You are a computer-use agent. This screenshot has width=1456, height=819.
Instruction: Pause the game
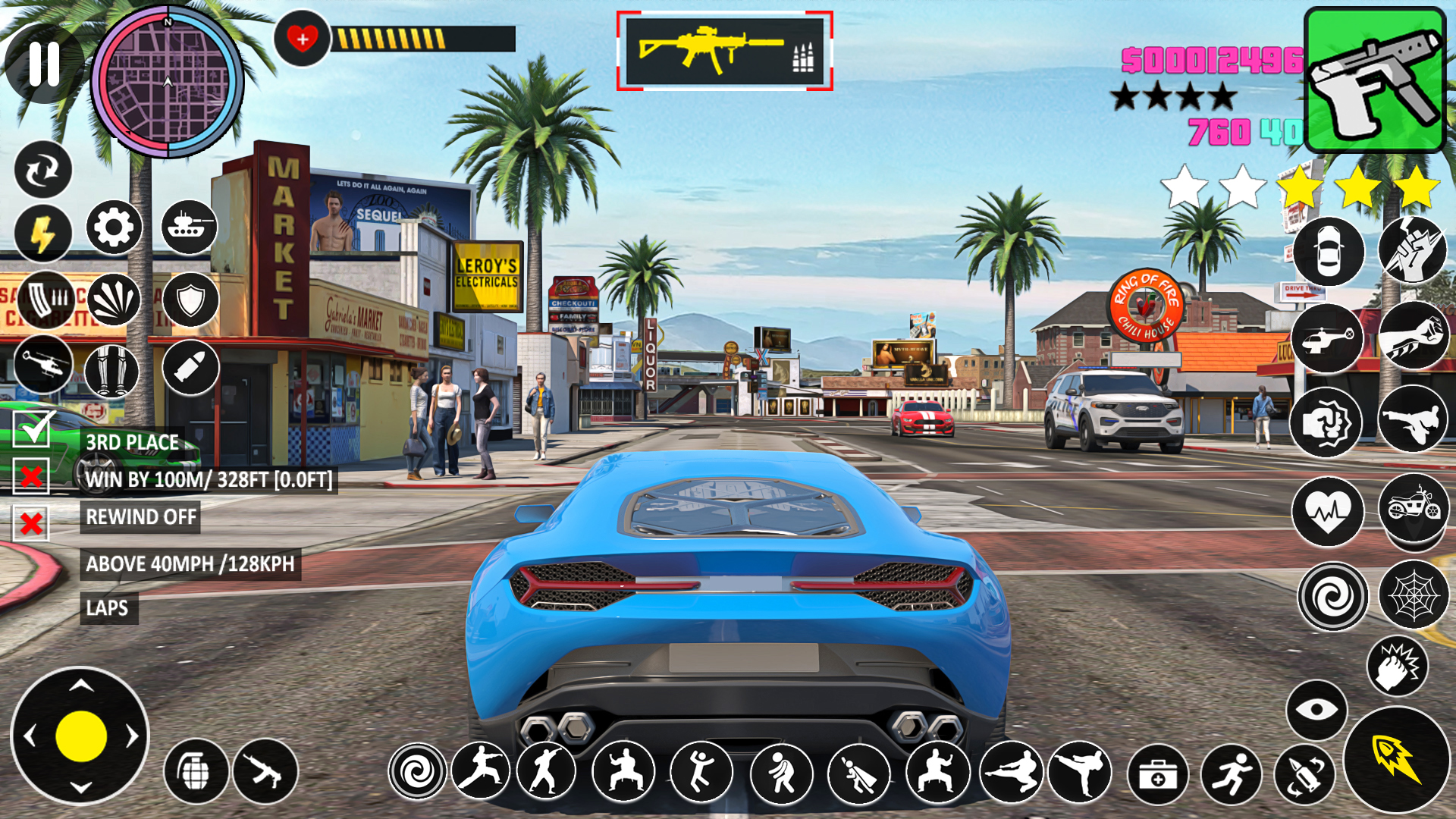44,64
